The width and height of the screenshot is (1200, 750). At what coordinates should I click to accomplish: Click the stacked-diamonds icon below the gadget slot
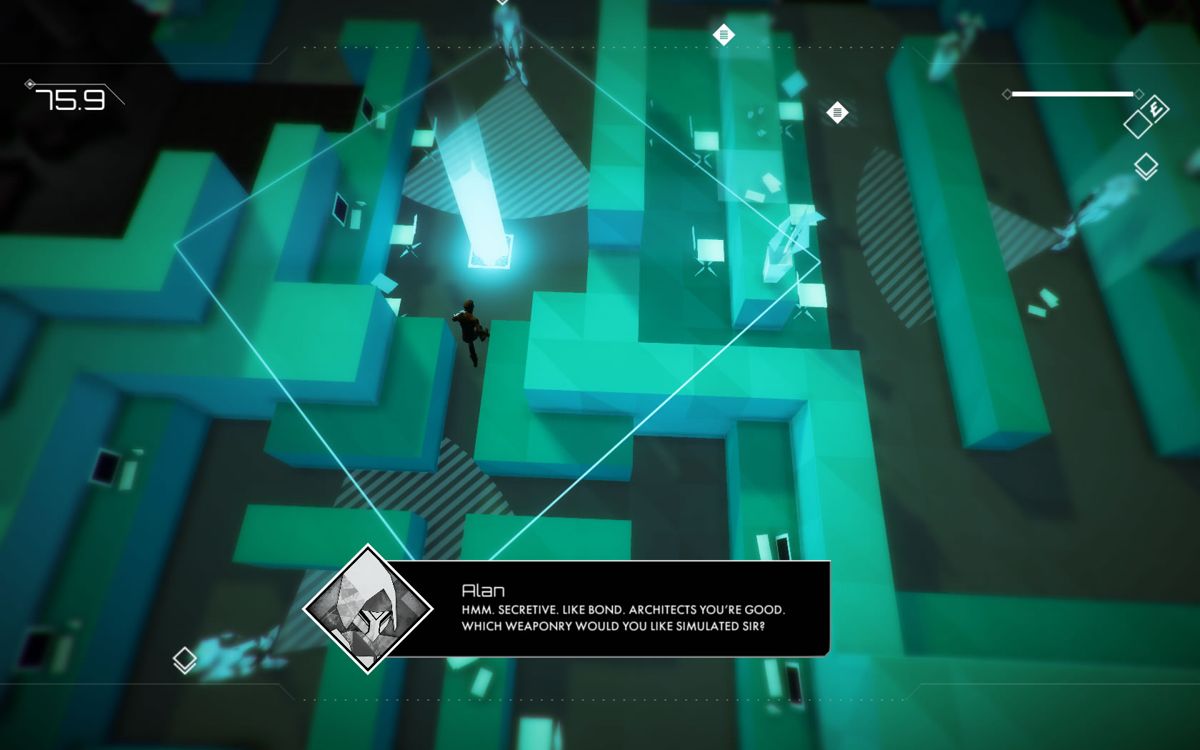click(1146, 167)
